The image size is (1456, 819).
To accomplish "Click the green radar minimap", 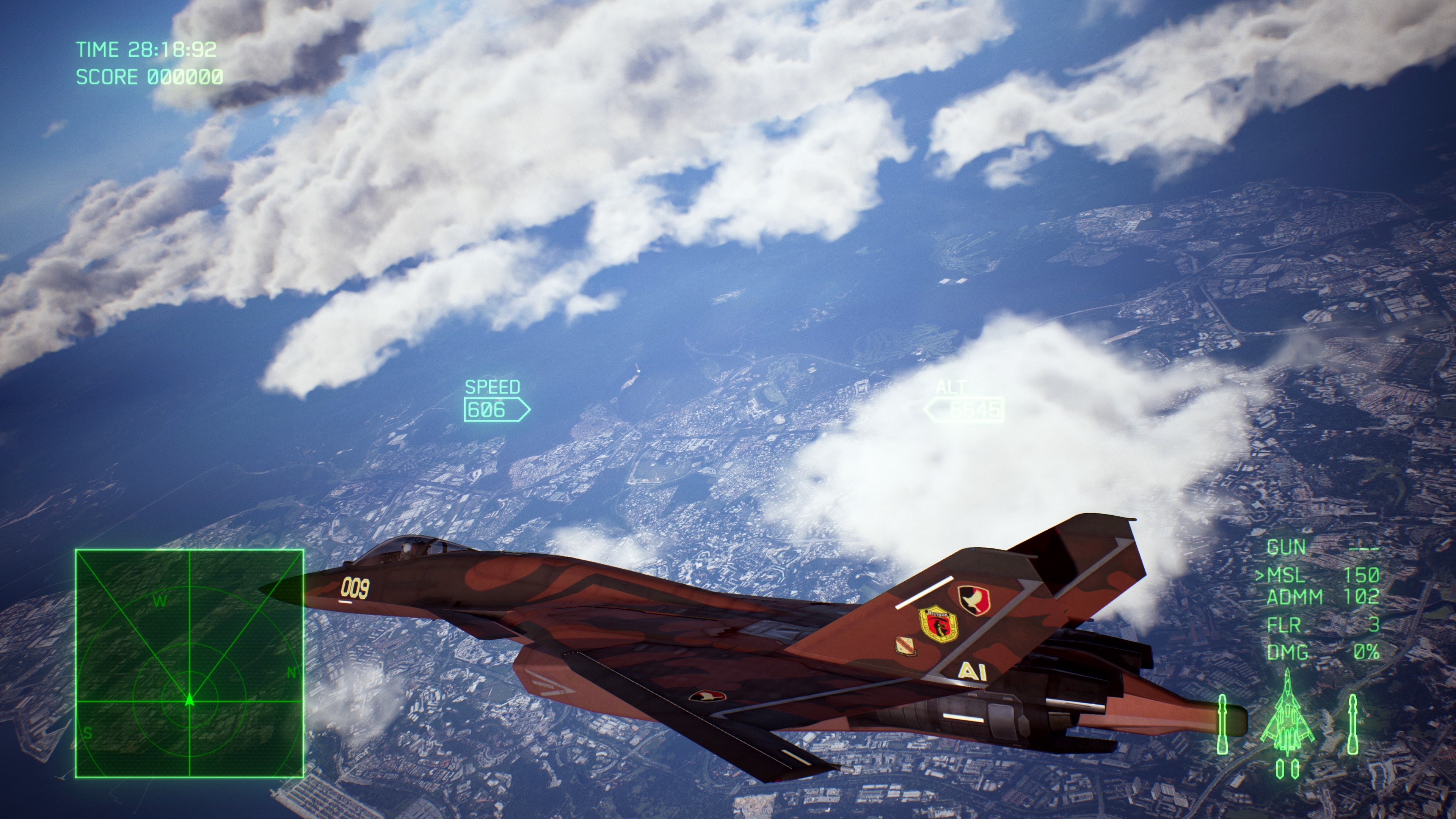I will [189, 663].
